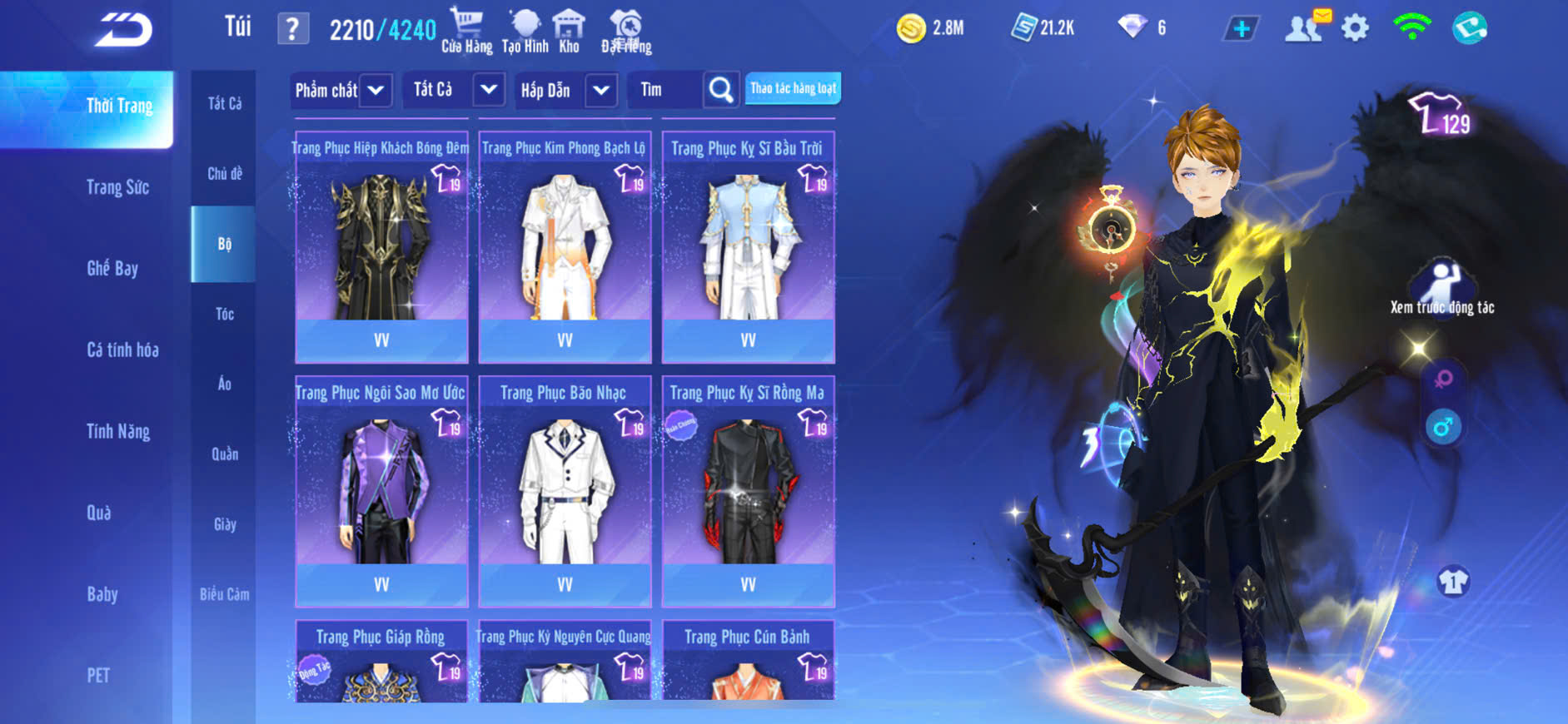
Task: Open the Cá tính hóa category
Action: coord(122,350)
